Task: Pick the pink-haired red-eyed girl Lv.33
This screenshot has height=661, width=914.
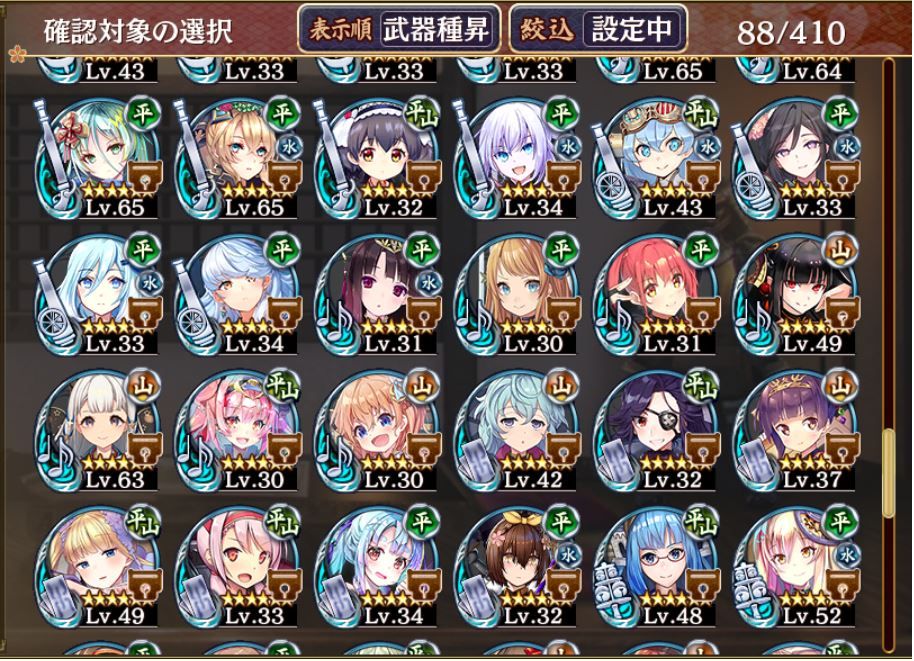Action: pos(232,564)
